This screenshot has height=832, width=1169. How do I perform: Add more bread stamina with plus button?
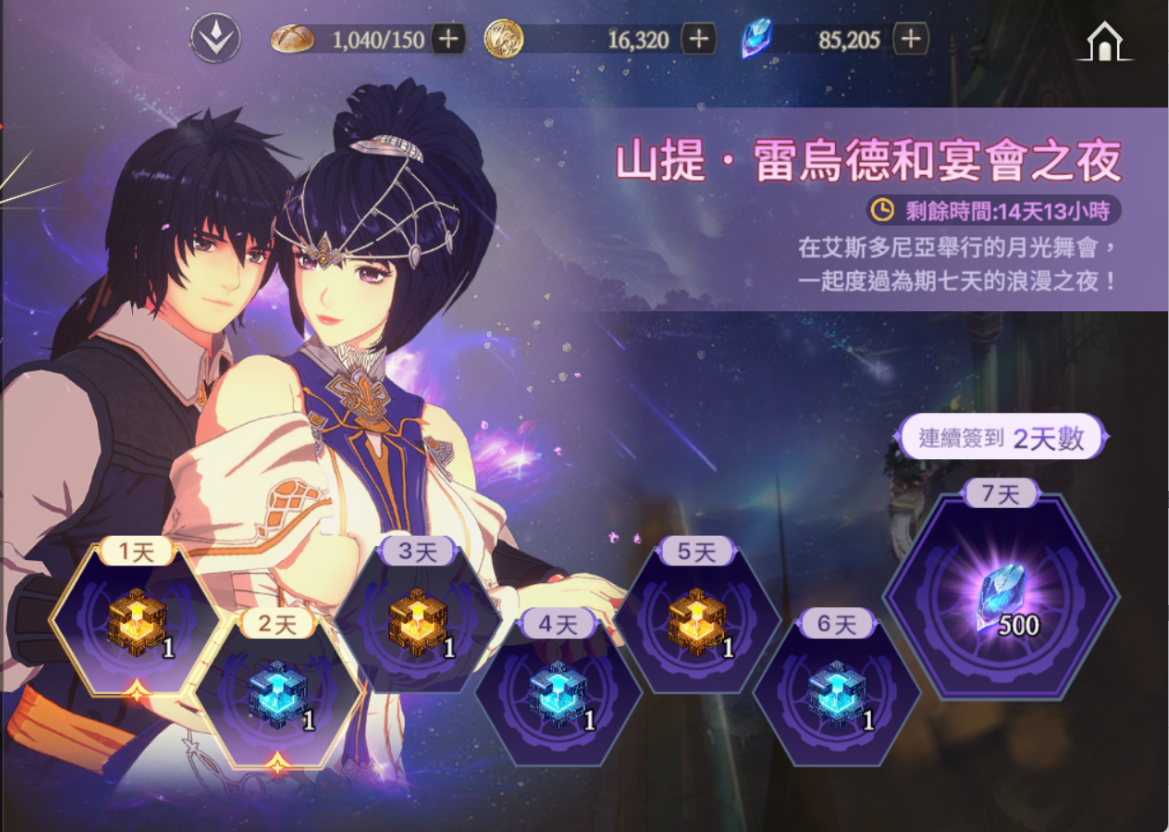tap(448, 40)
